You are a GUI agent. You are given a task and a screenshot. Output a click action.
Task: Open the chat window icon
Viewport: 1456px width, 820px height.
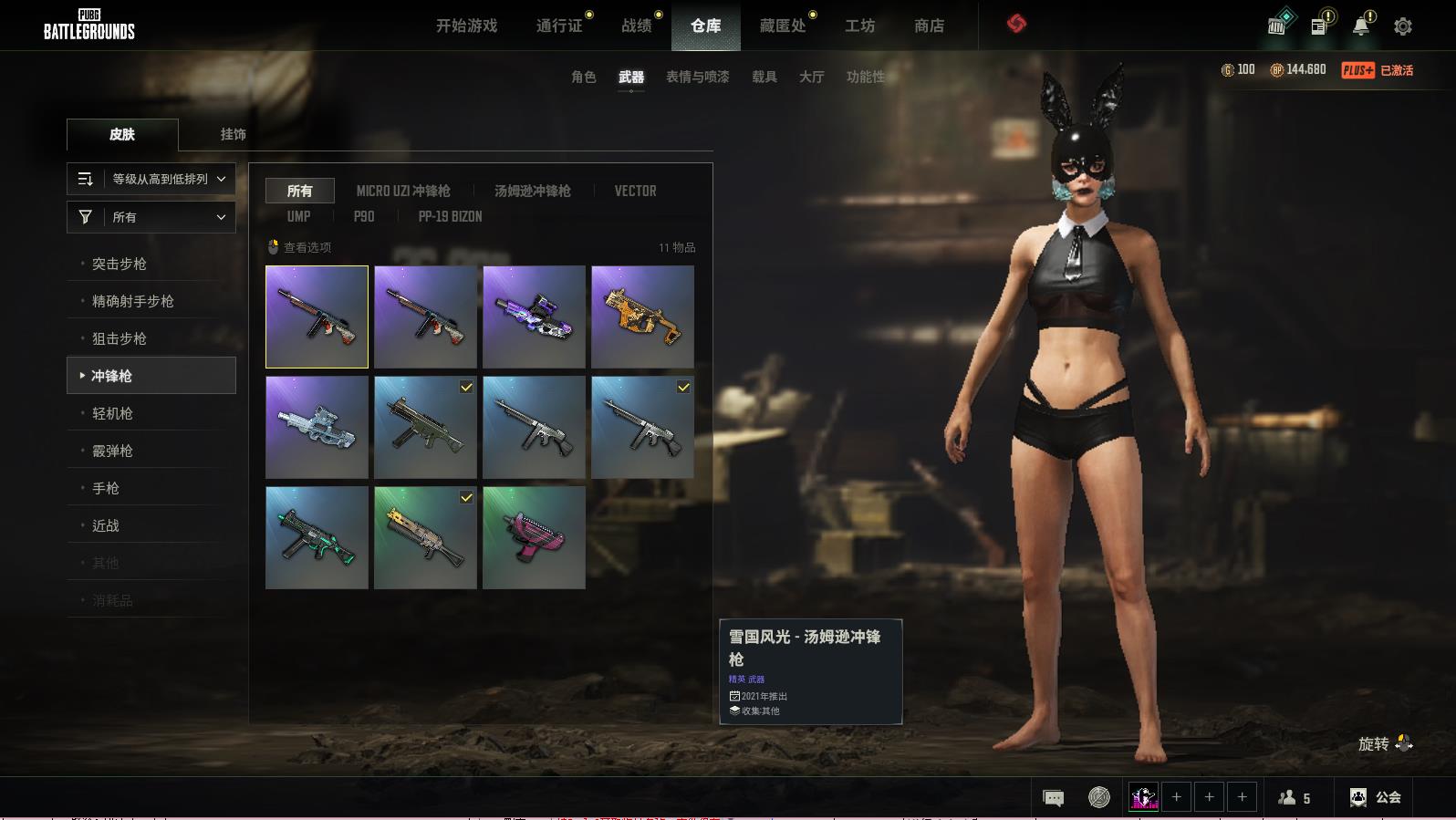1053,798
